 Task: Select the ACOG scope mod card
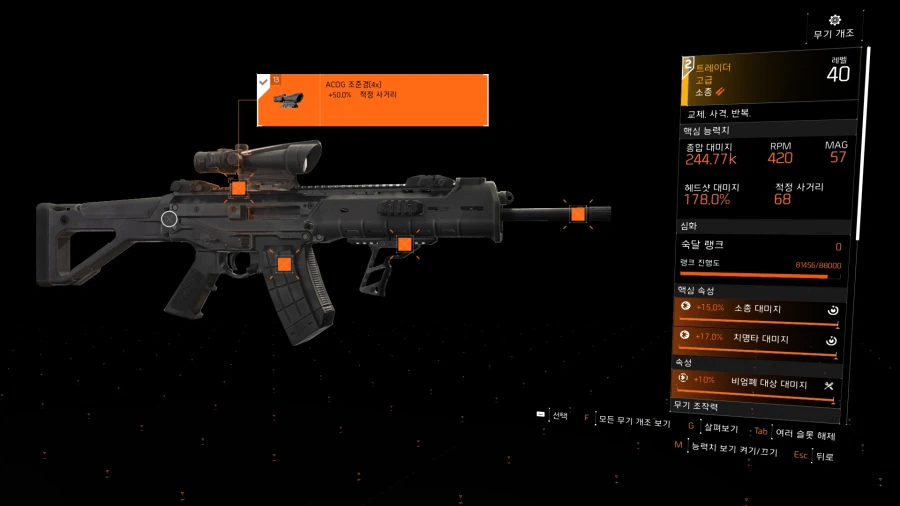pyautogui.click(x=372, y=100)
